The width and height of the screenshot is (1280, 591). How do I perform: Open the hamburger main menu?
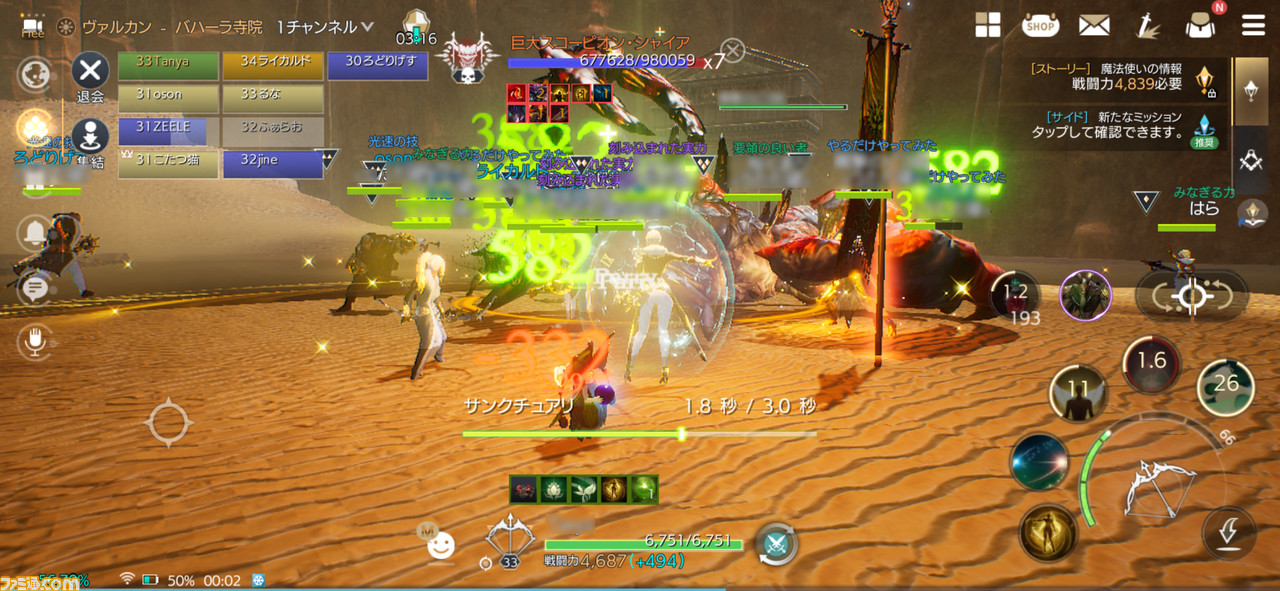pos(1253,26)
